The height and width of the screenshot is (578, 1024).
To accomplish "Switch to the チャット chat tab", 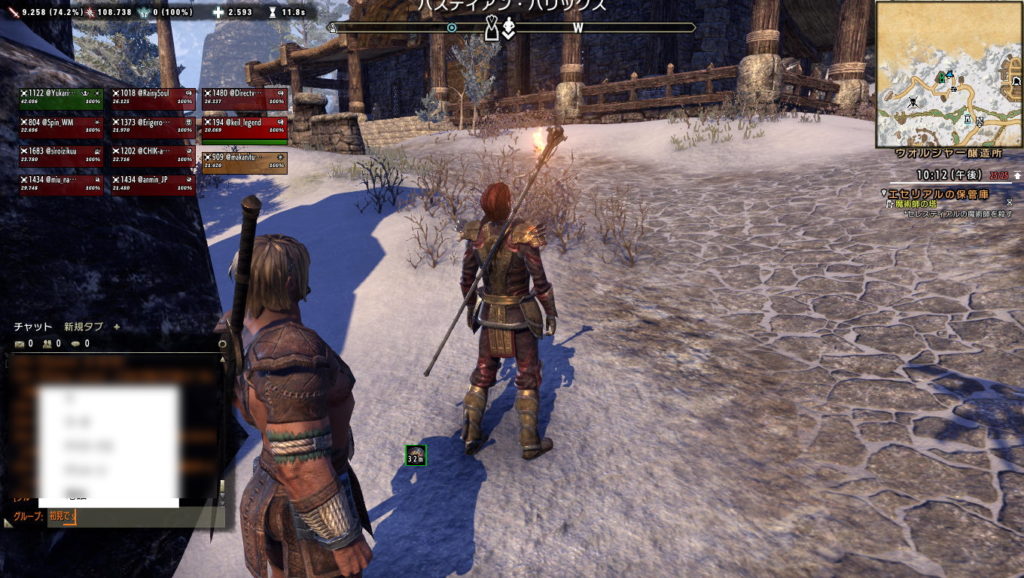I will pos(32,326).
